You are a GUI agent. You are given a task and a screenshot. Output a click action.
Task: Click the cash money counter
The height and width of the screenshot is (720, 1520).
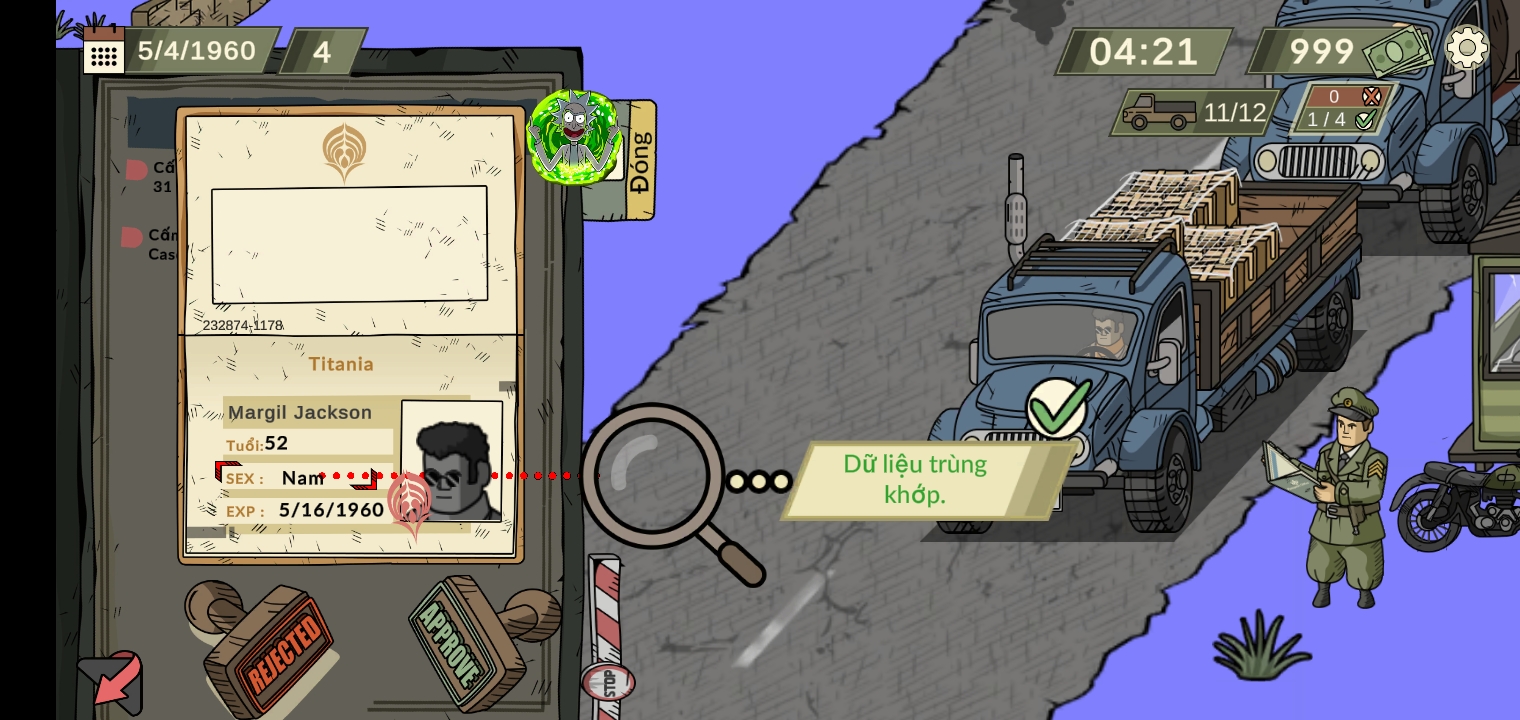[x=1340, y=51]
